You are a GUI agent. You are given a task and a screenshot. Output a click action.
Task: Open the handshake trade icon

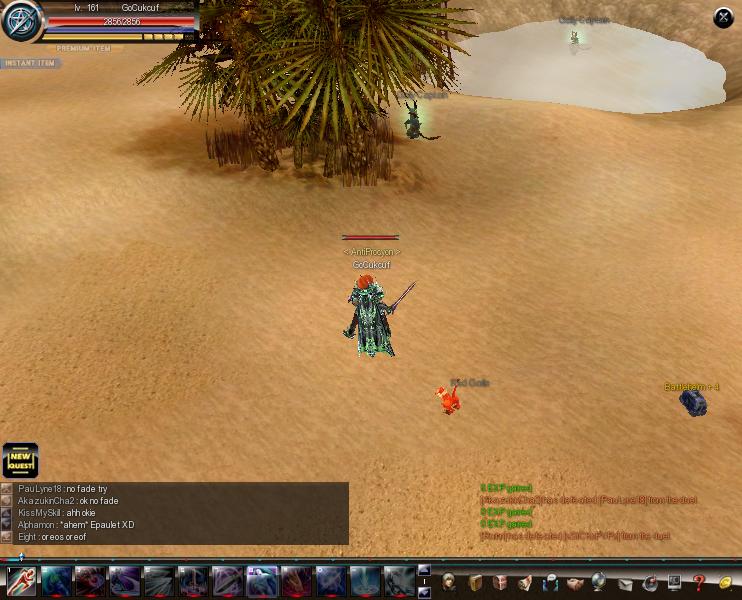(x=575, y=582)
